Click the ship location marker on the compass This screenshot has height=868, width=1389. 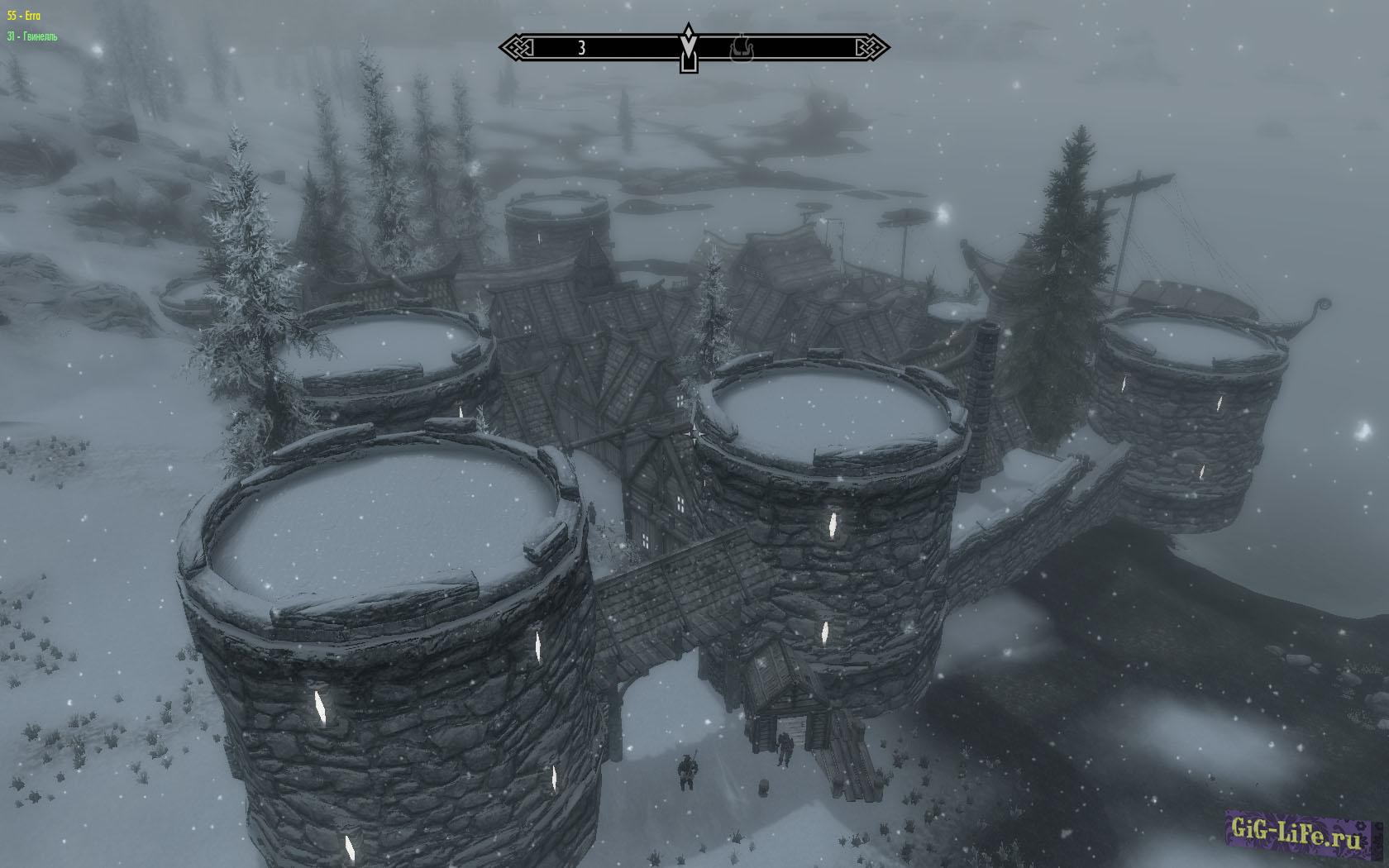[x=742, y=49]
